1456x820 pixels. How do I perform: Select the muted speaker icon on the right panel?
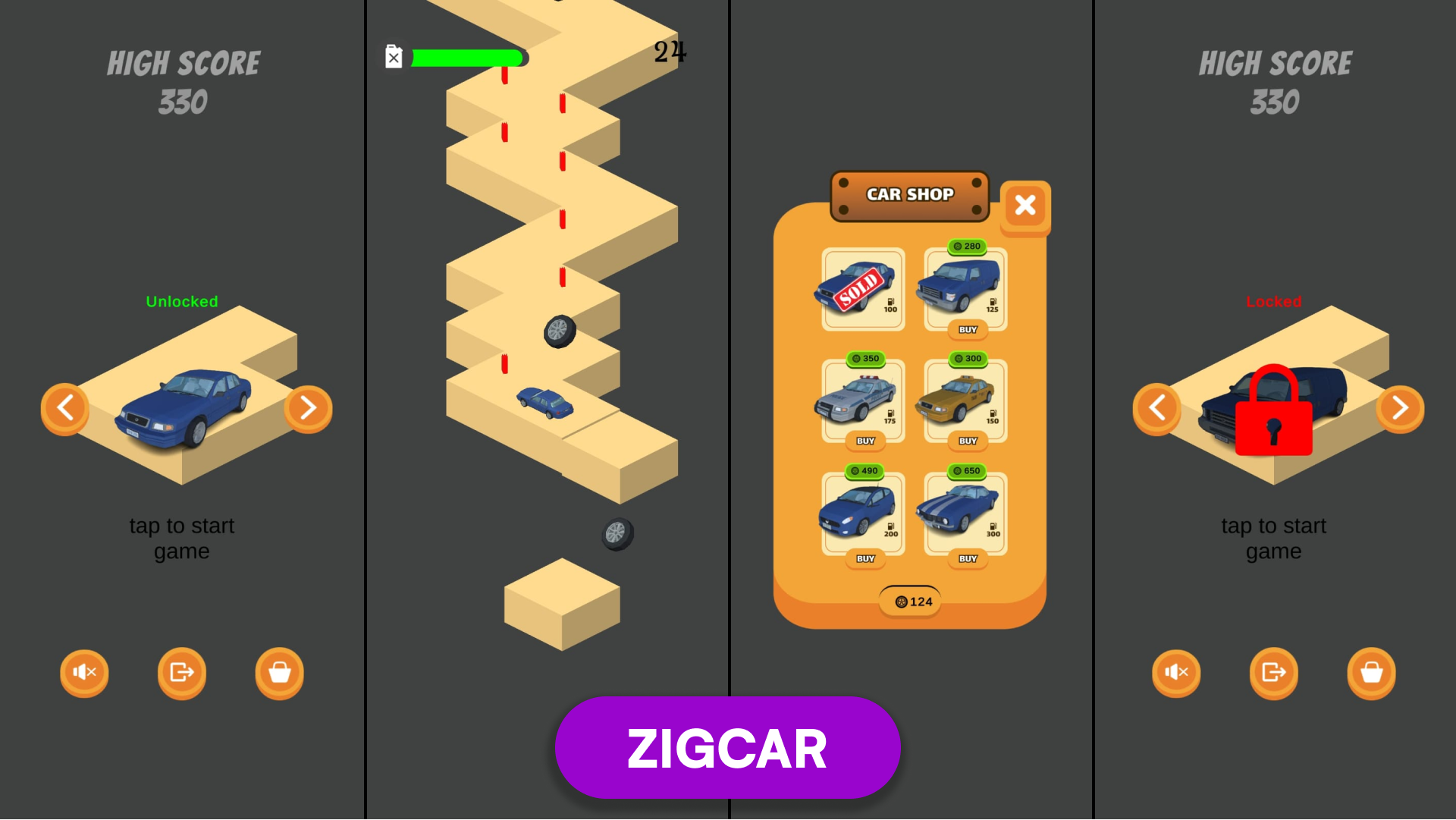coord(1176,673)
